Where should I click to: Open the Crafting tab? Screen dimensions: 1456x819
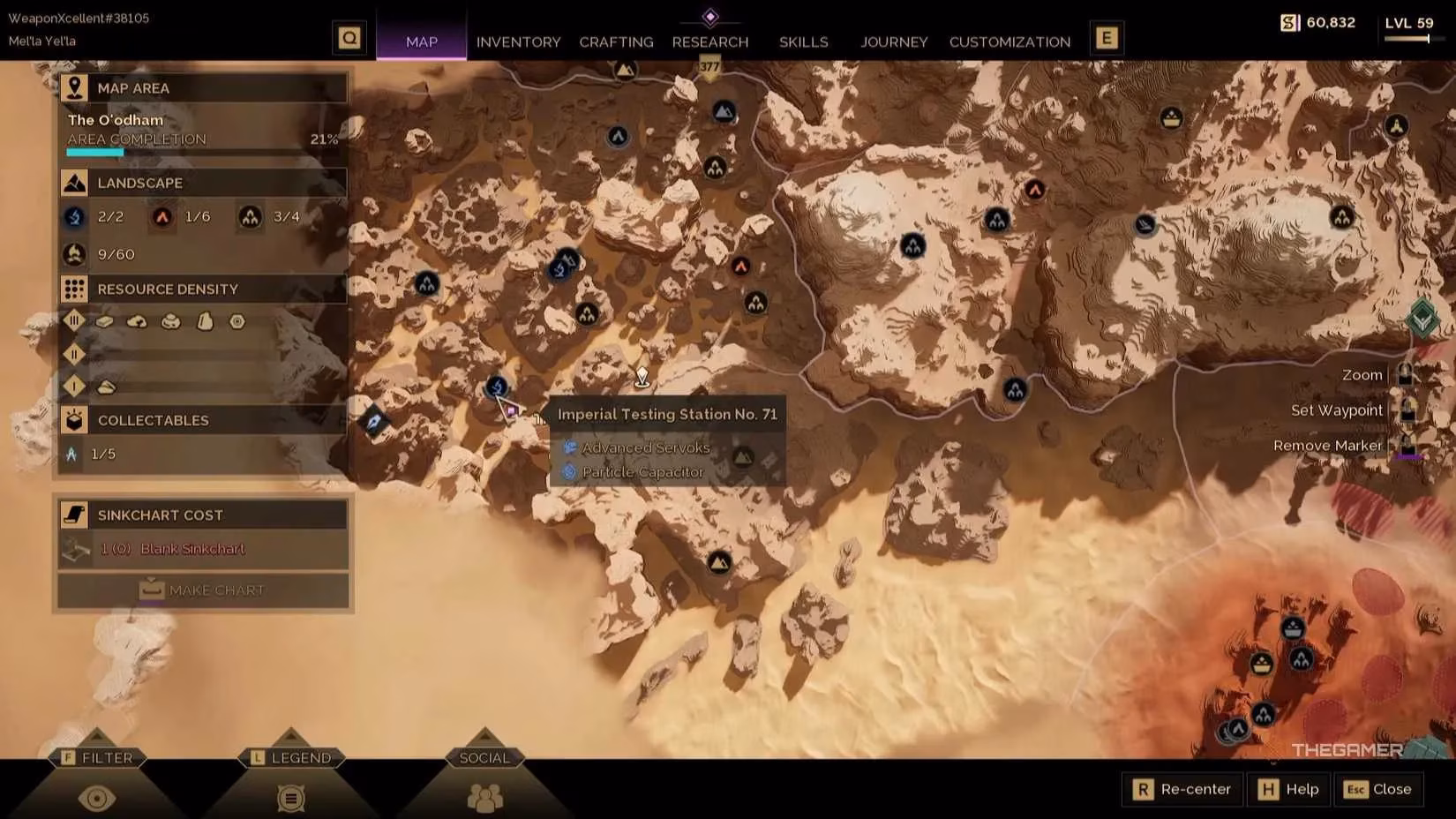(616, 41)
